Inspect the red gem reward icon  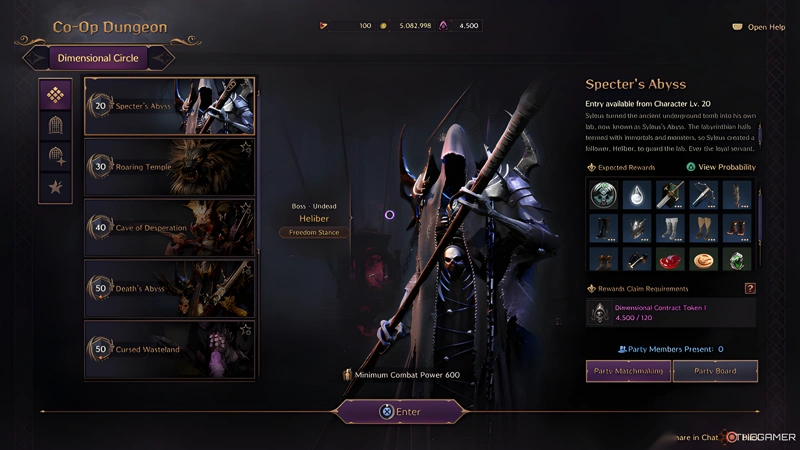(x=672, y=261)
